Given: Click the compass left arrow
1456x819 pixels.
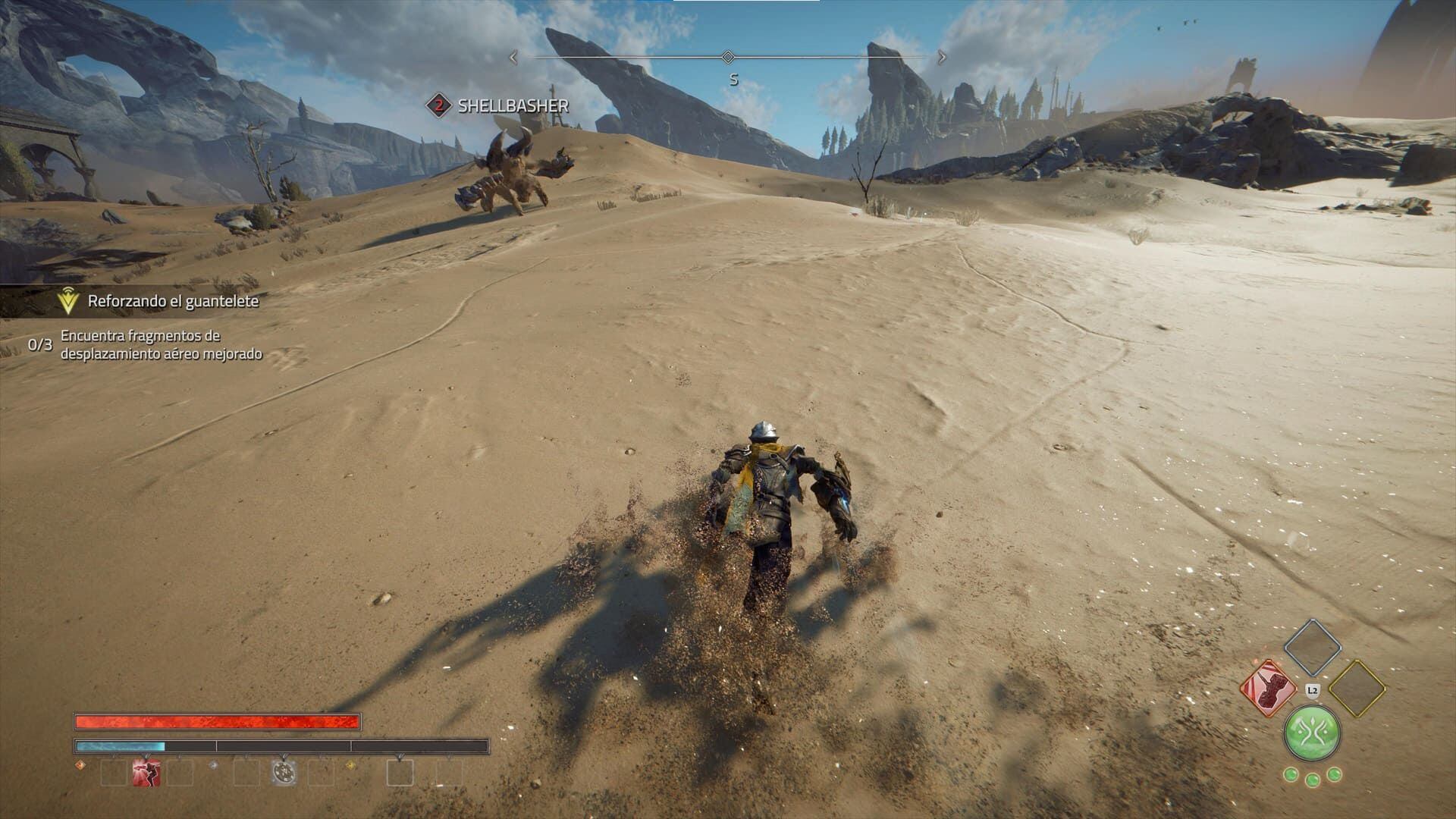Looking at the screenshot, I should click(x=513, y=57).
